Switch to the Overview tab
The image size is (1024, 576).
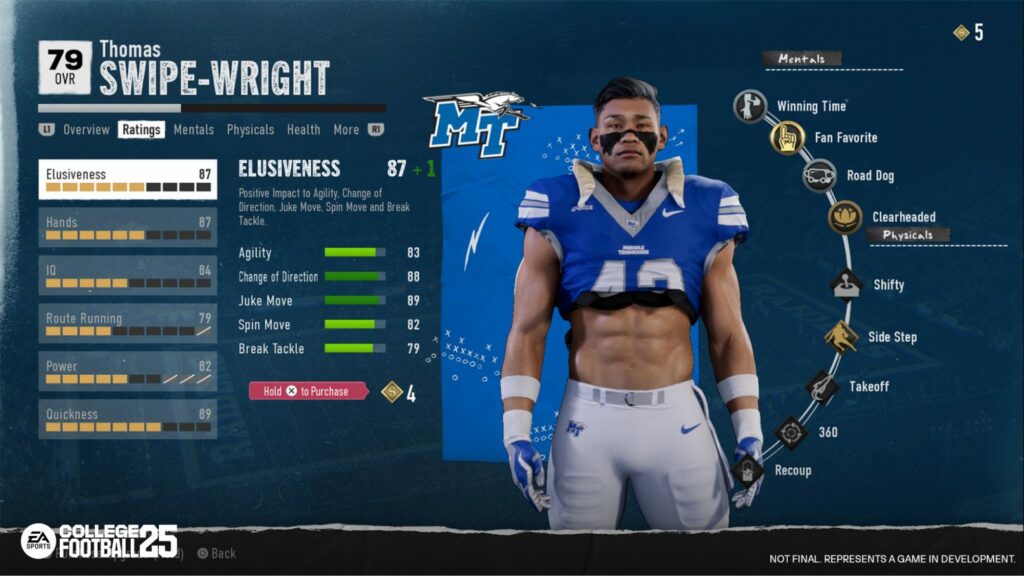pyautogui.click(x=86, y=130)
